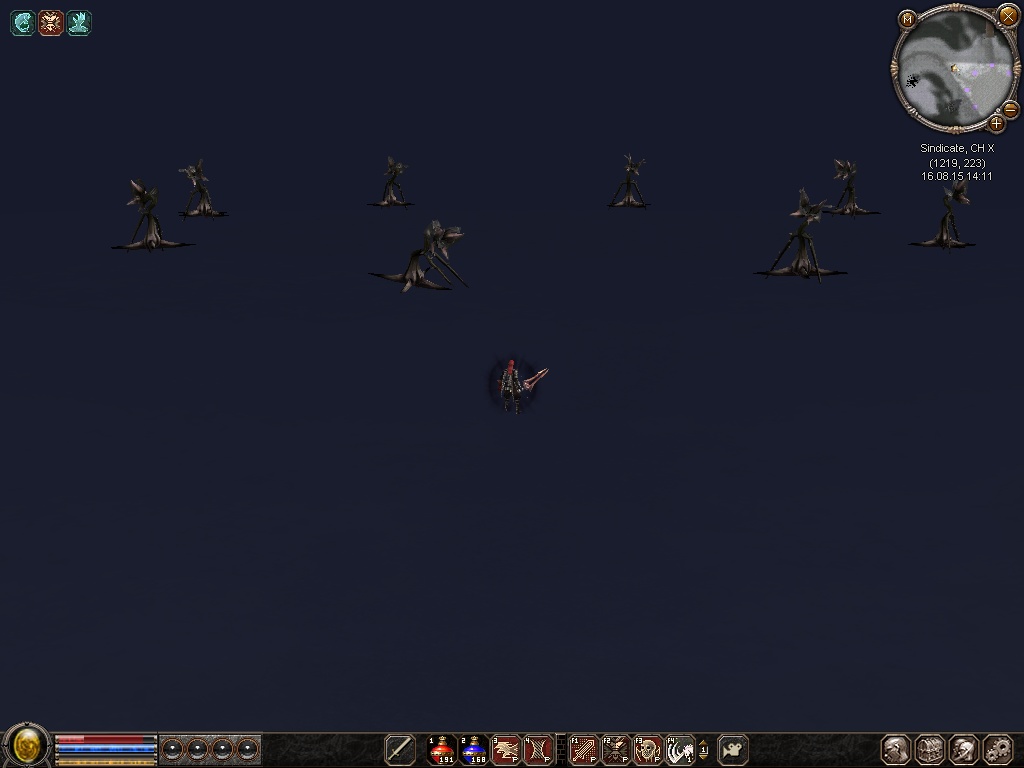This screenshot has width=1024, height=768.
Task: Zoom out the minimap with the minus button
Action: 1010,109
